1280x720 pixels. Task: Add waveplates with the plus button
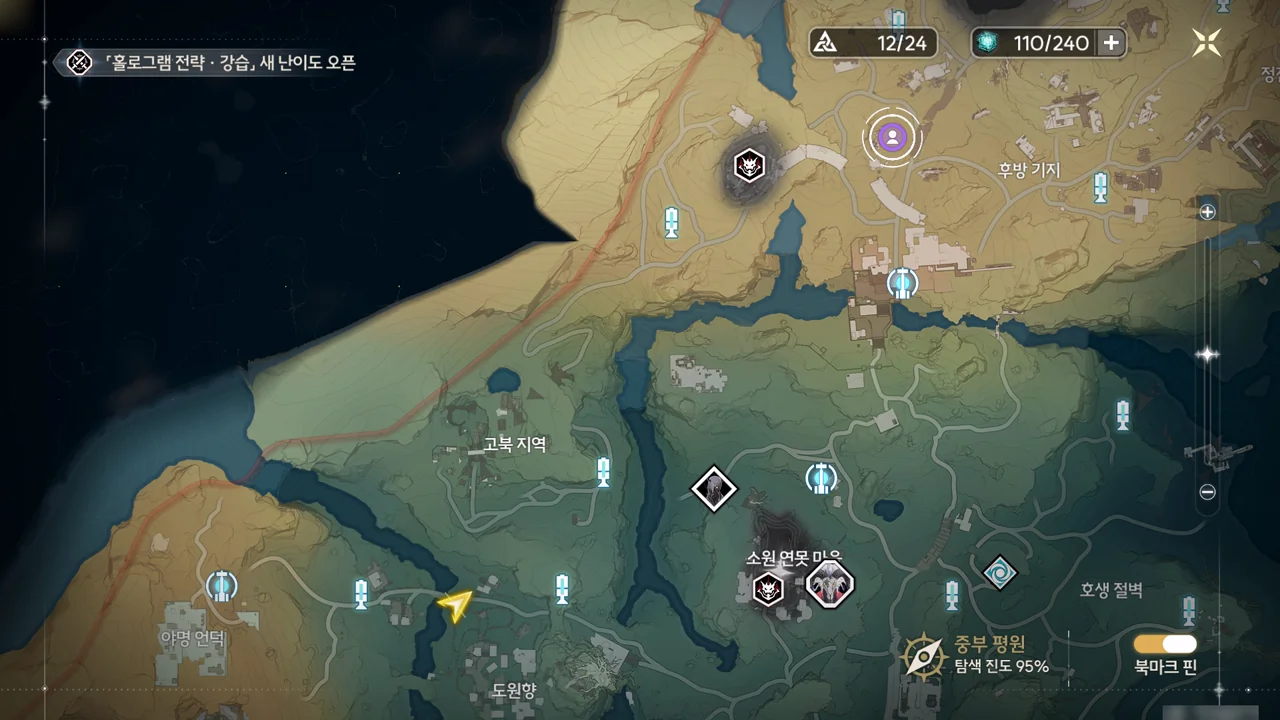coord(1111,42)
